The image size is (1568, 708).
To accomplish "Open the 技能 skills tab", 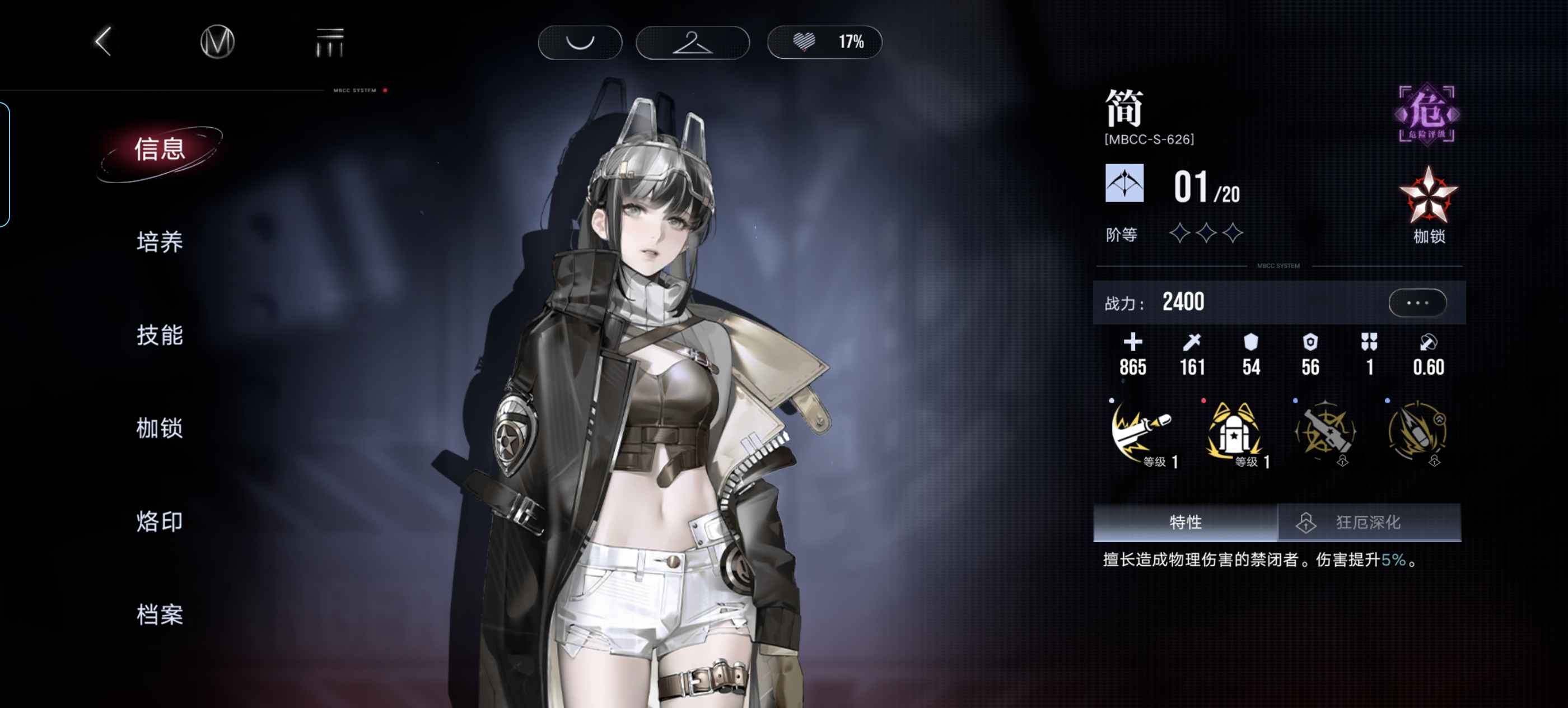I will pos(160,336).
